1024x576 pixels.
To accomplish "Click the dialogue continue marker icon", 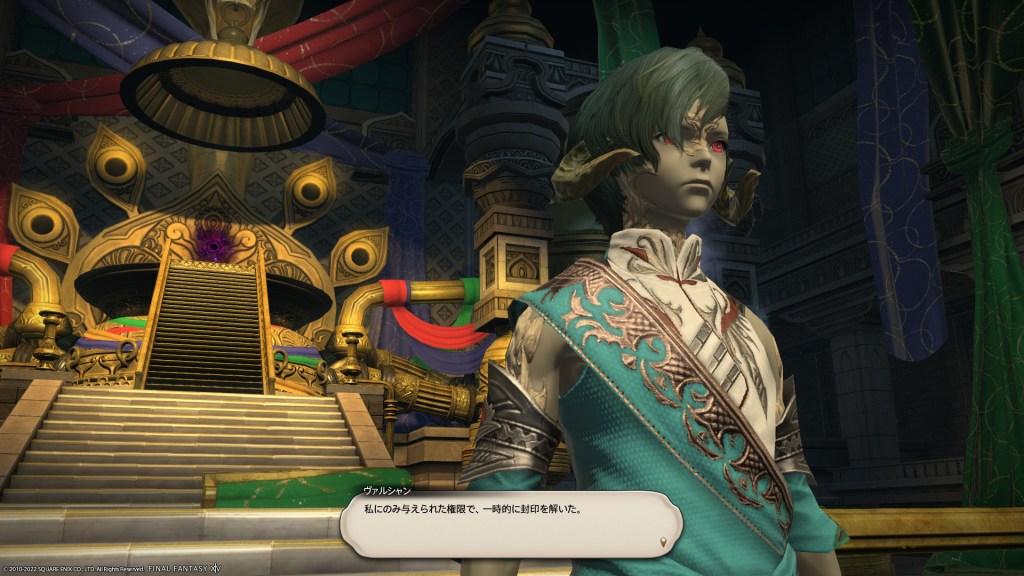I will pos(665,543).
